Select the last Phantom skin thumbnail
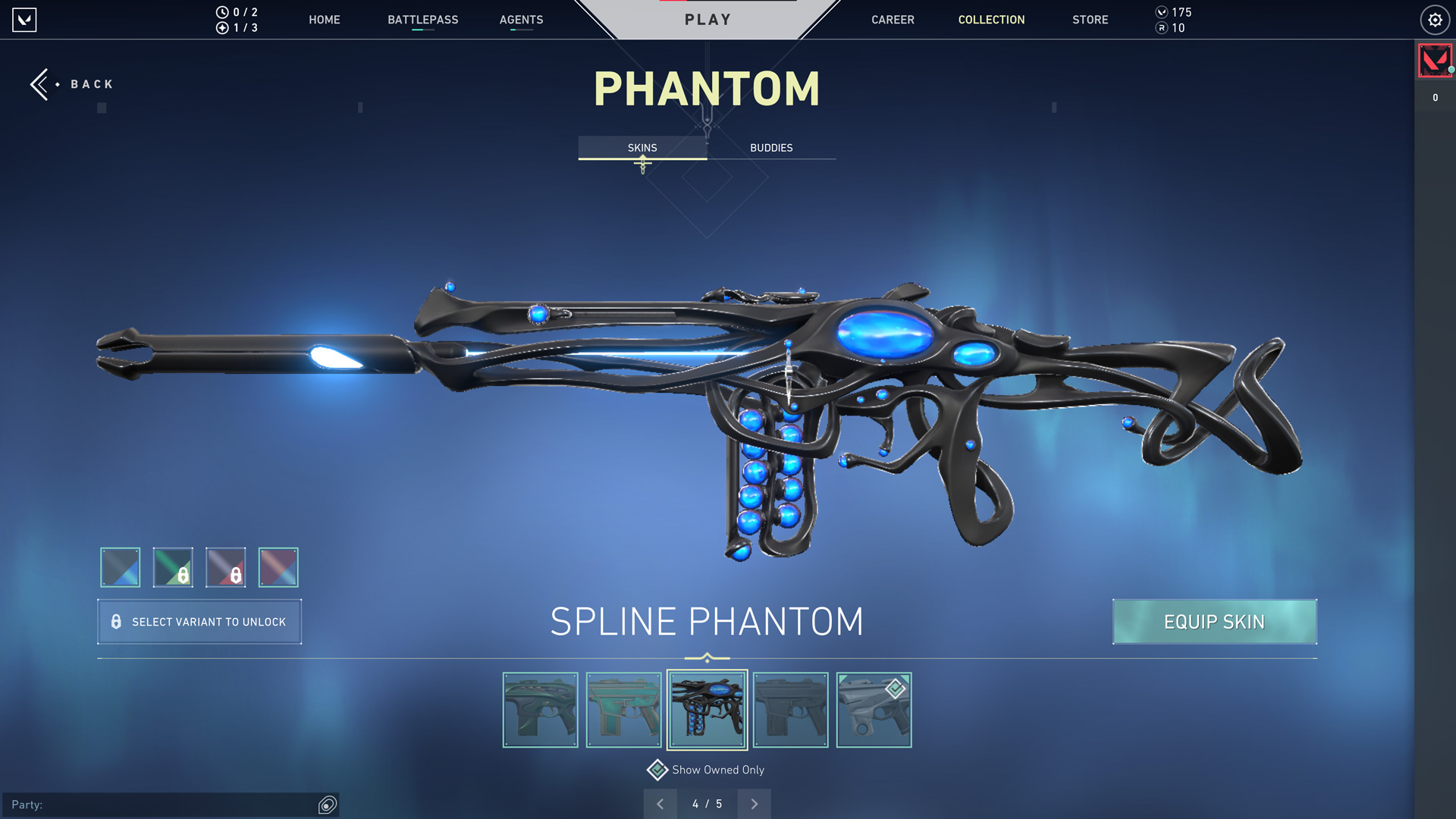Image resolution: width=1456 pixels, height=819 pixels. click(873, 710)
